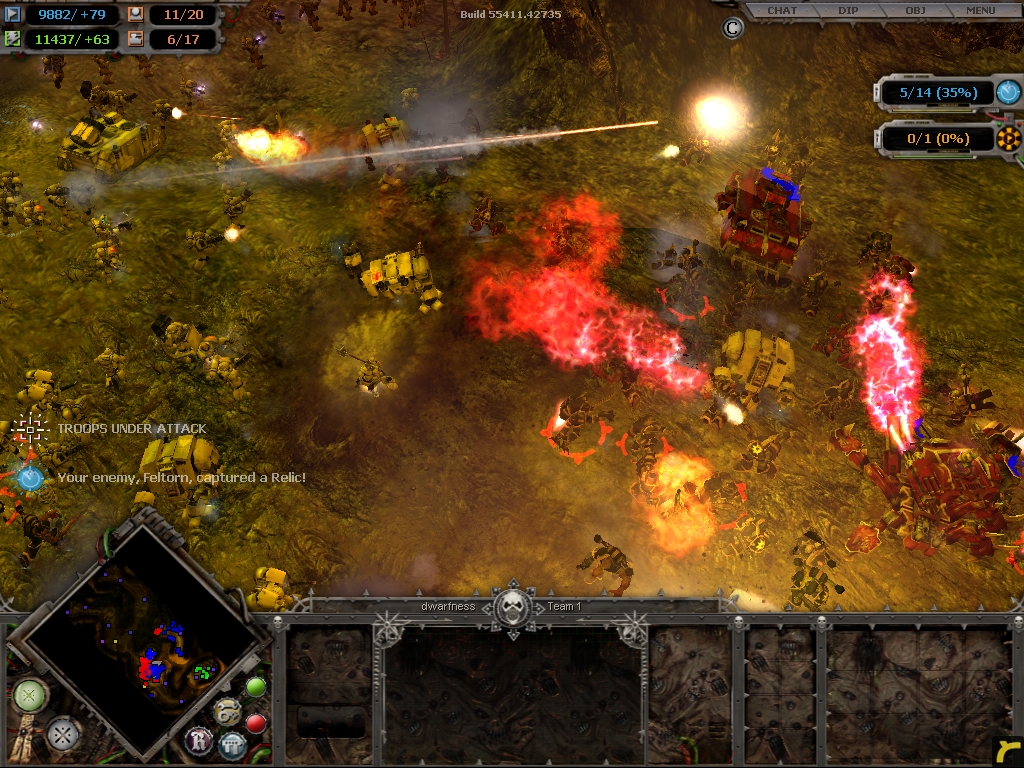Open the DIP diplomacy panel
Viewport: 1024px width, 768px height.
tap(848, 11)
